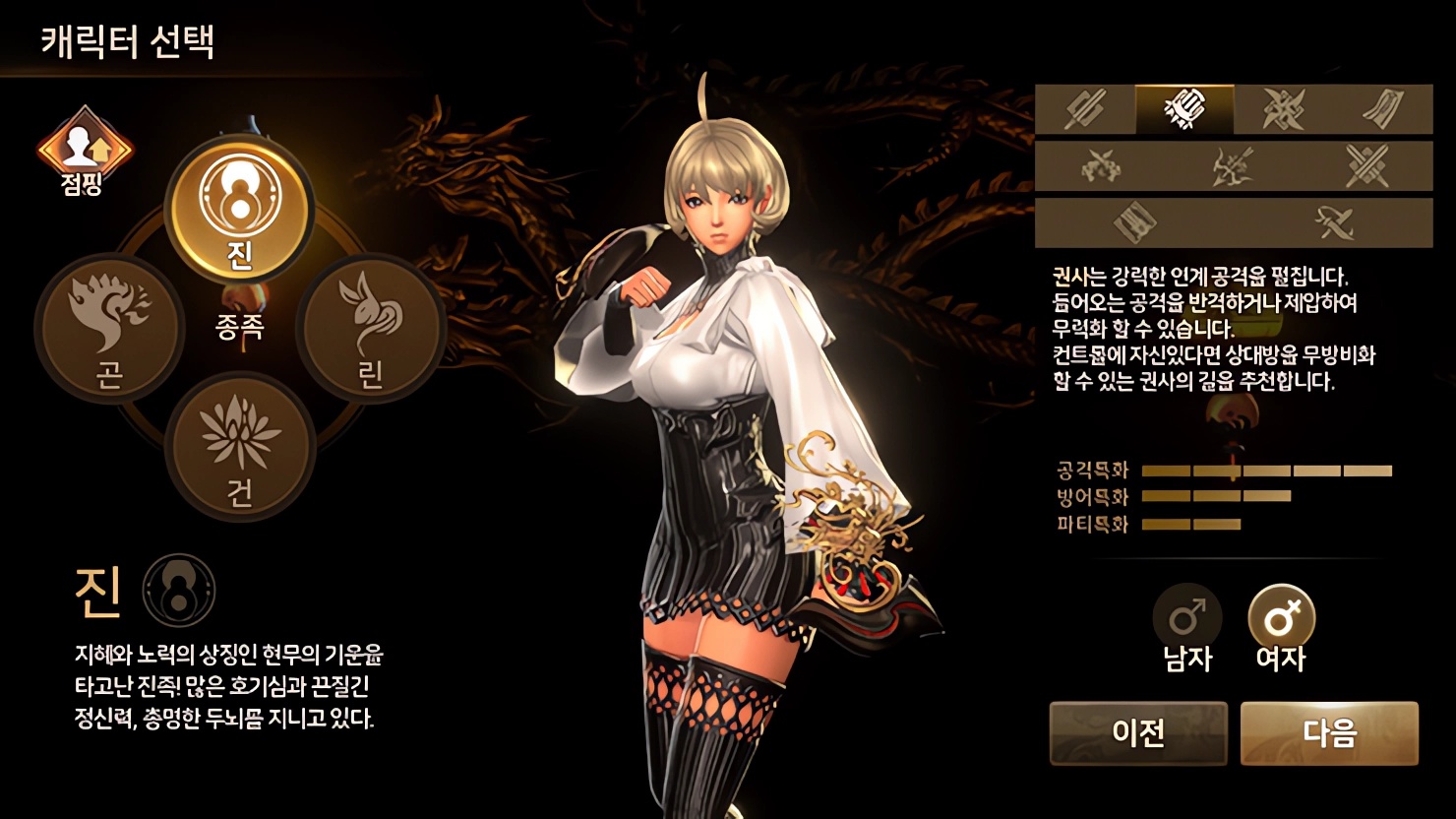
Task: Select the single sword class icon
Action: (1085, 108)
